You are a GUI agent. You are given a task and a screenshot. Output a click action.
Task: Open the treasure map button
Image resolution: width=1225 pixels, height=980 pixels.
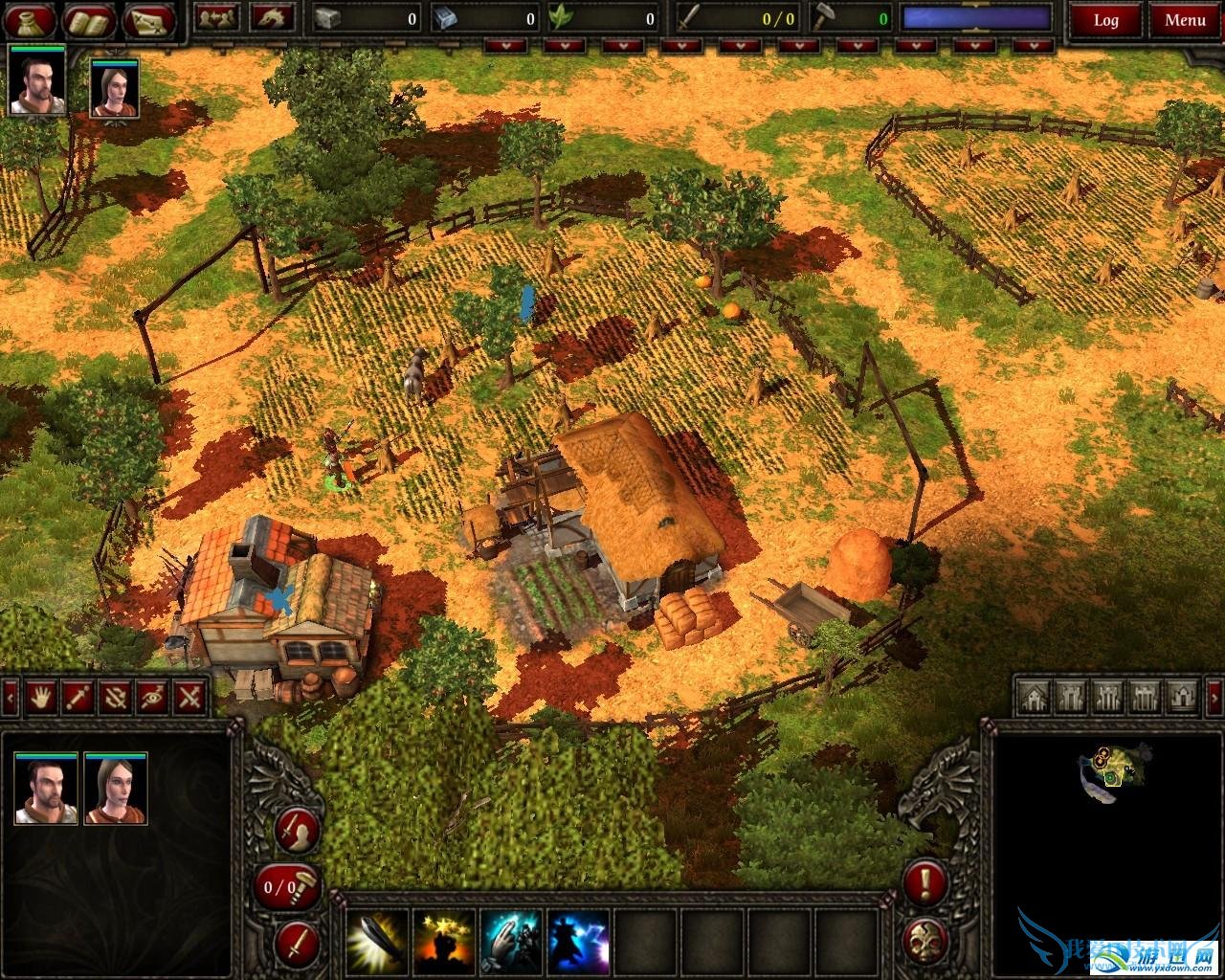click(x=150, y=19)
